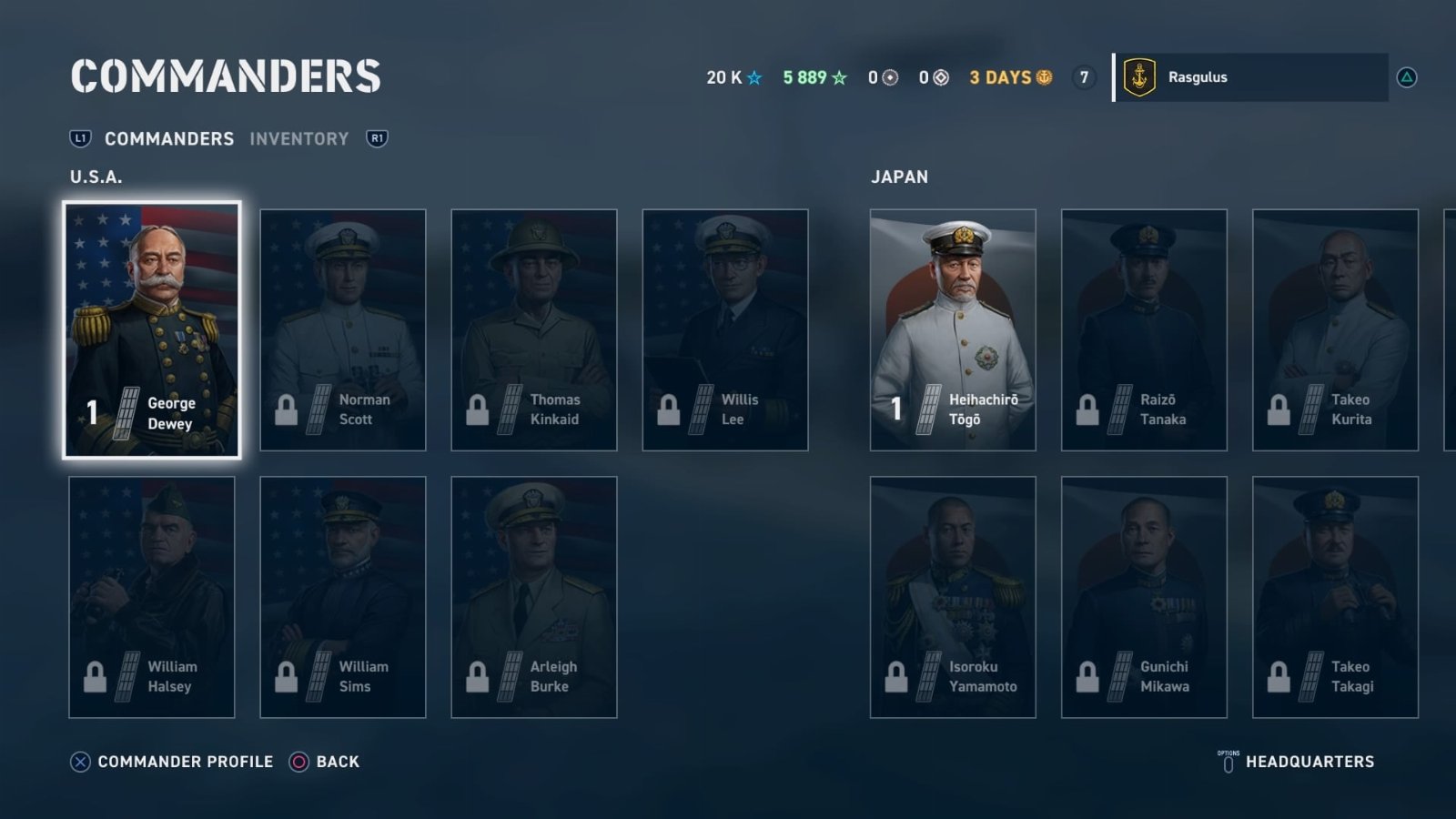Pick the Raizō Tanaka commander card
The width and height of the screenshot is (1456, 819).
coord(1144,329)
